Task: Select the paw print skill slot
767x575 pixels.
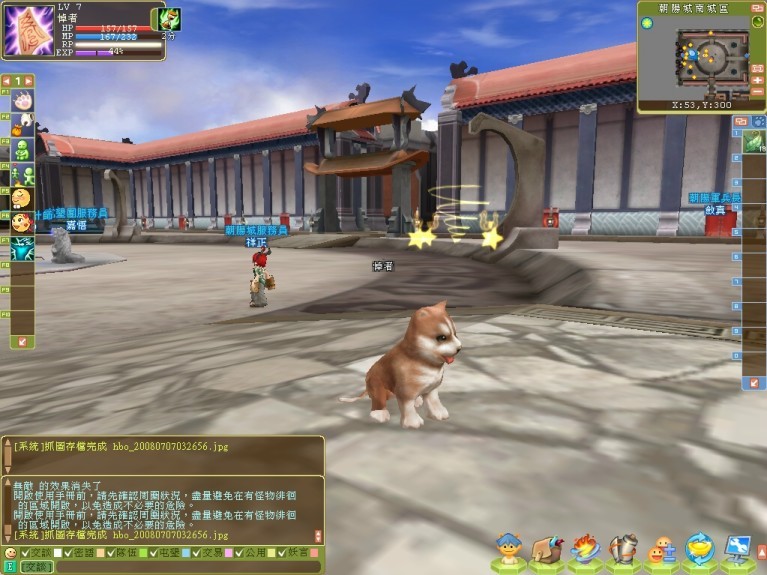Action: click(x=22, y=100)
